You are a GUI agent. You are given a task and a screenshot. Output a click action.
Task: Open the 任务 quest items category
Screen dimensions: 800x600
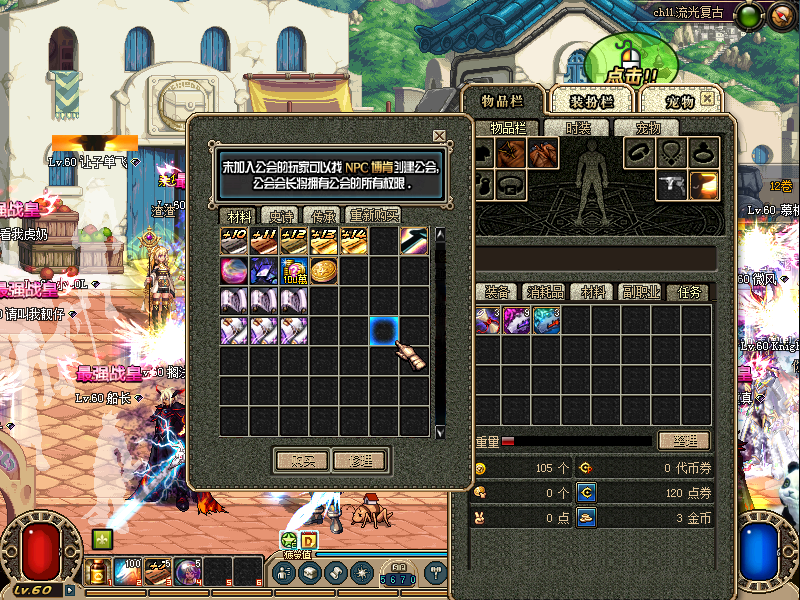pos(689,292)
